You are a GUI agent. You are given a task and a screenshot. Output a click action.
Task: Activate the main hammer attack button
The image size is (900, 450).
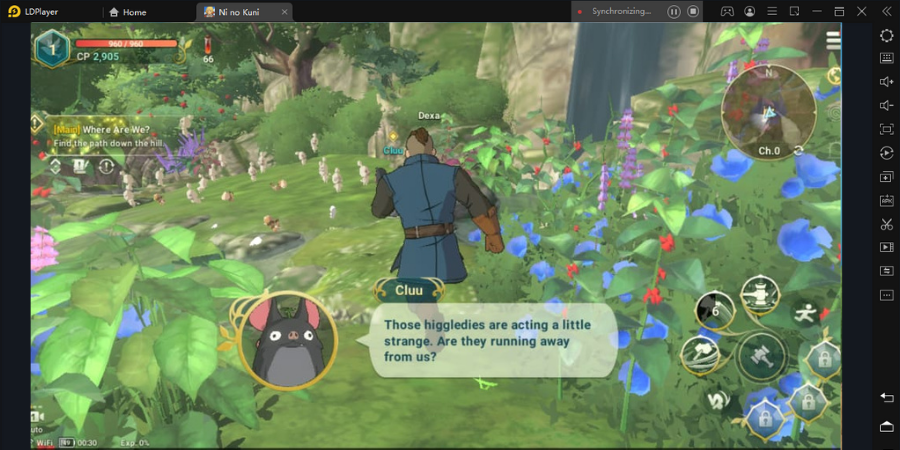pyautogui.click(x=762, y=357)
